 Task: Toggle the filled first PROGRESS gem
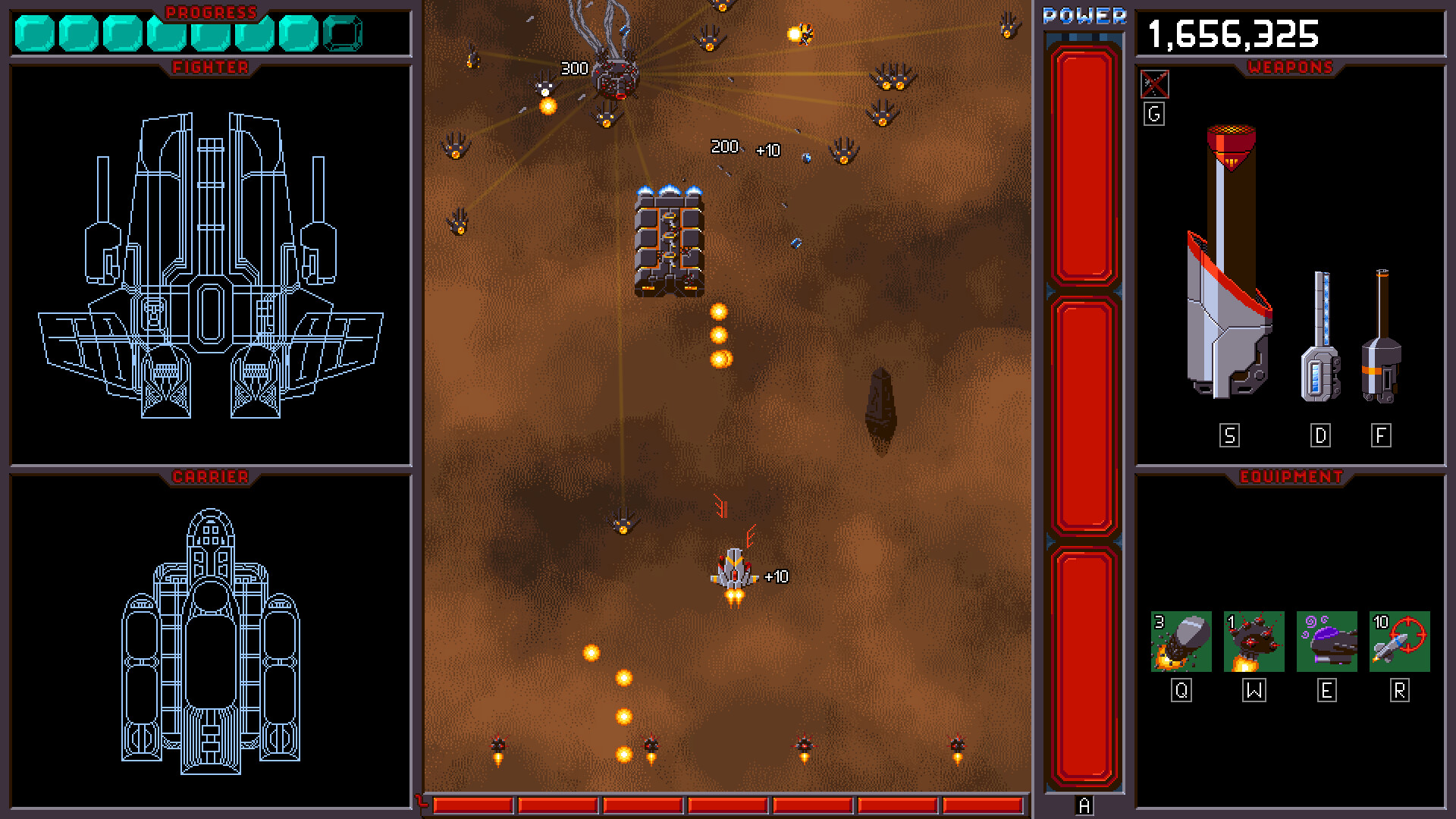point(32,32)
